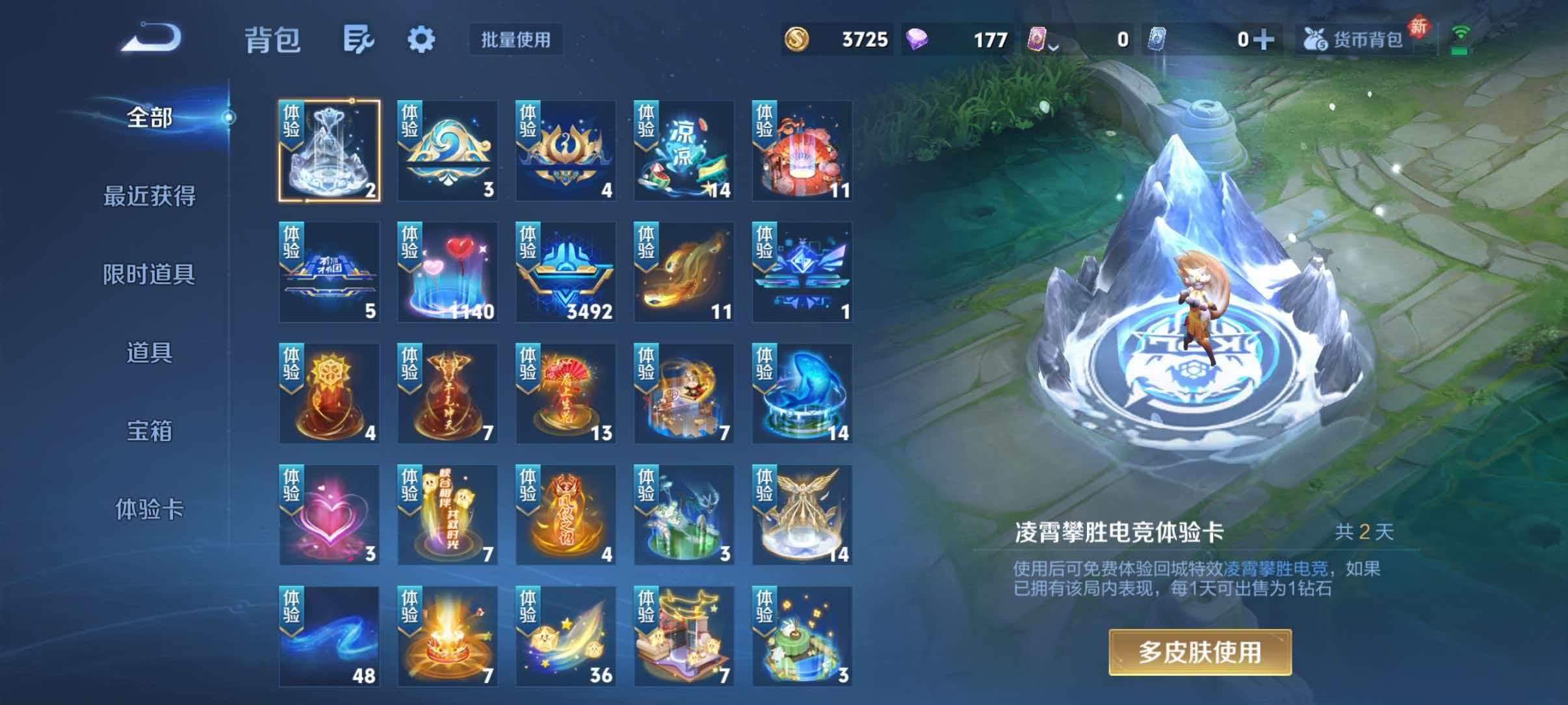Open the 宝箱 category in sidebar

point(148,431)
